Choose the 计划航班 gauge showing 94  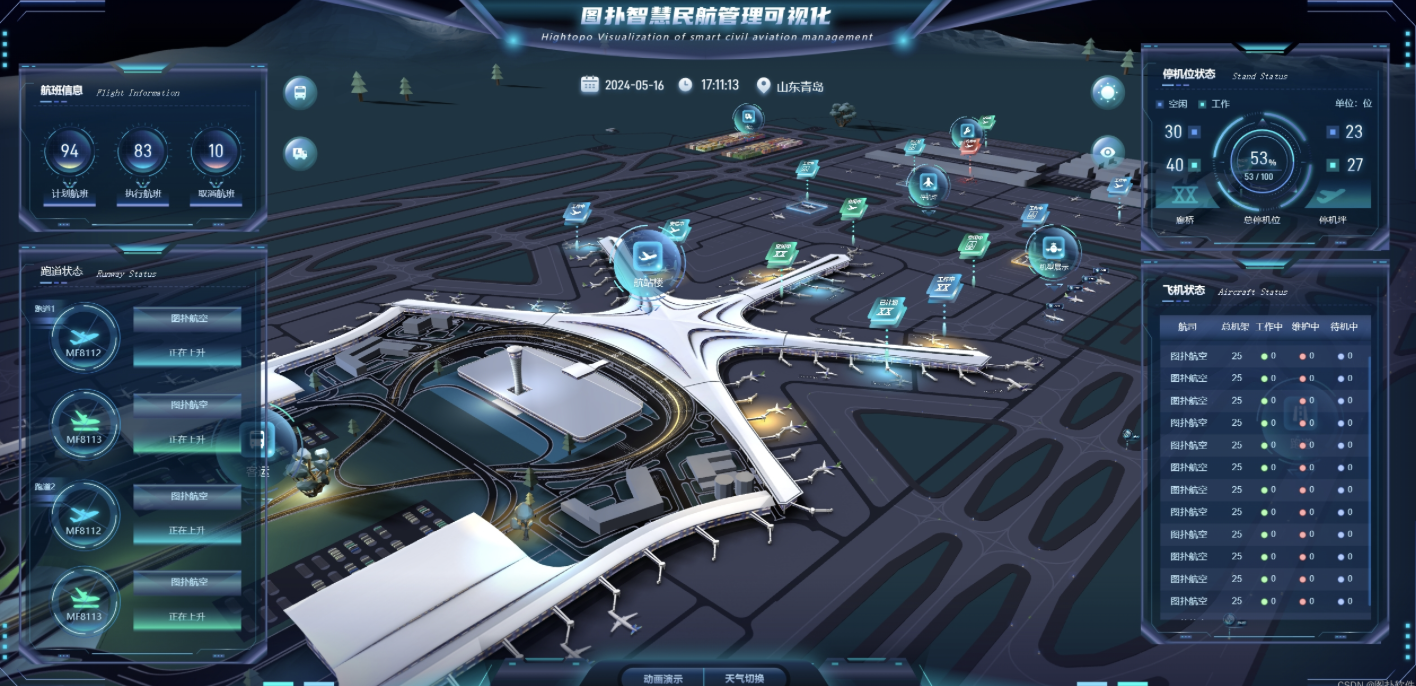click(x=70, y=153)
